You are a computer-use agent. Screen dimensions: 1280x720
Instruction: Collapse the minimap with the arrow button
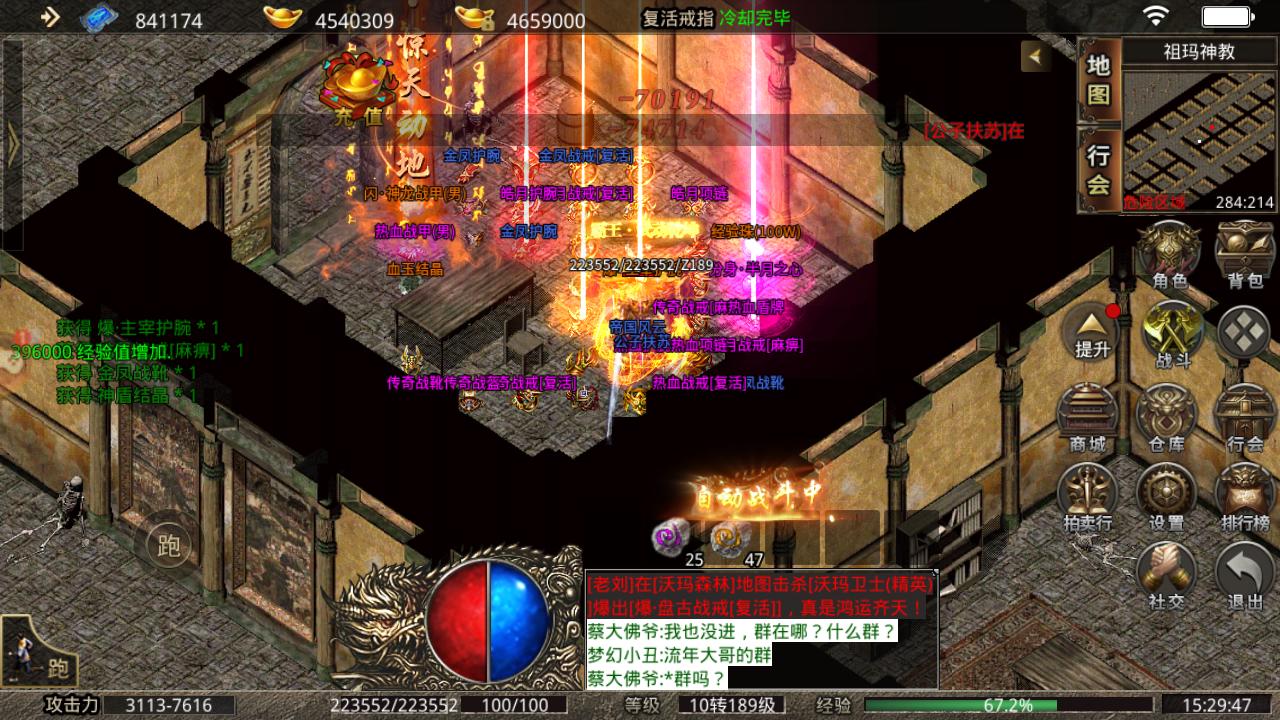click(1035, 56)
